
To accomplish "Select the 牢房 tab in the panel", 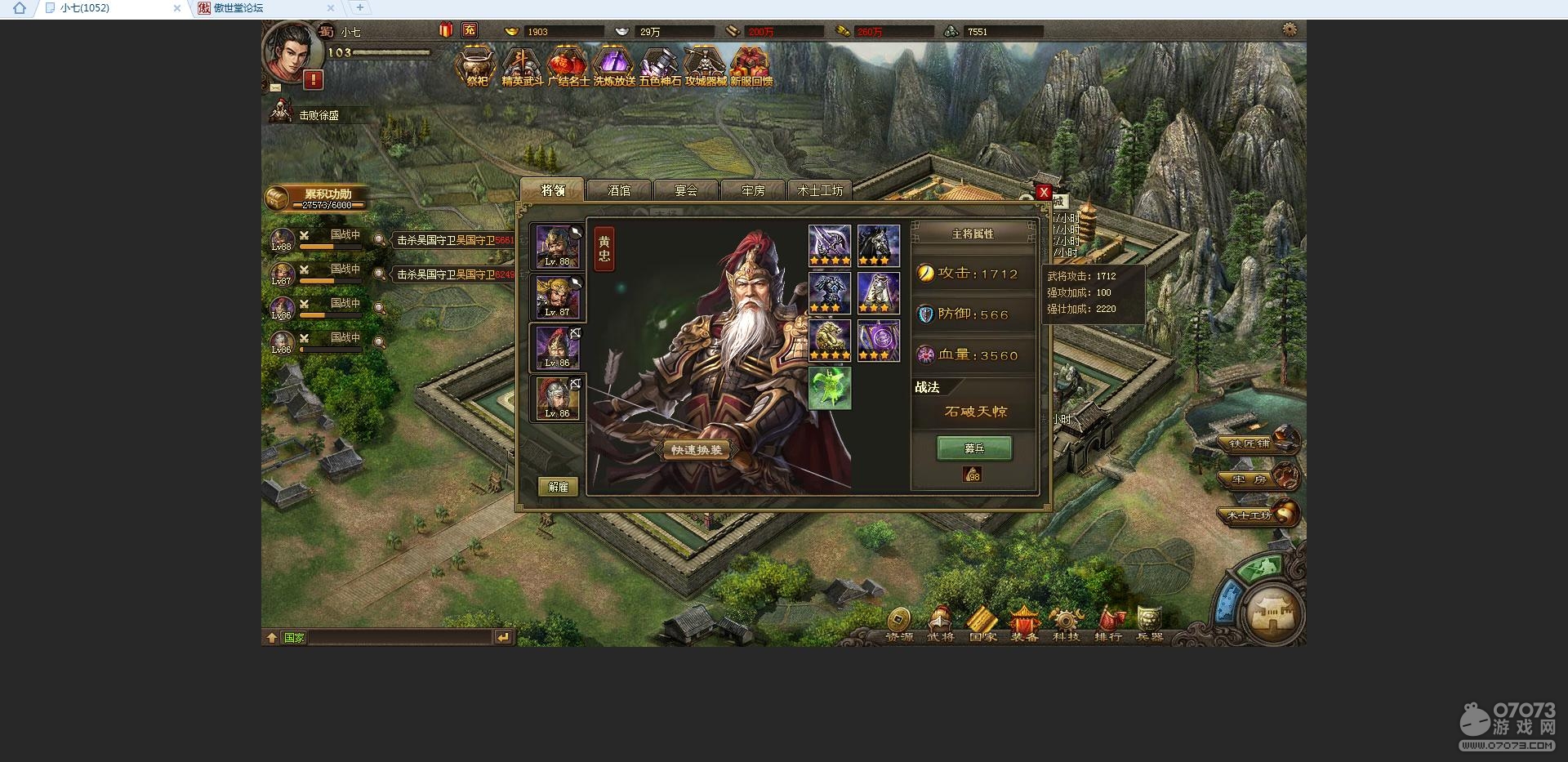I will pos(753,190).
